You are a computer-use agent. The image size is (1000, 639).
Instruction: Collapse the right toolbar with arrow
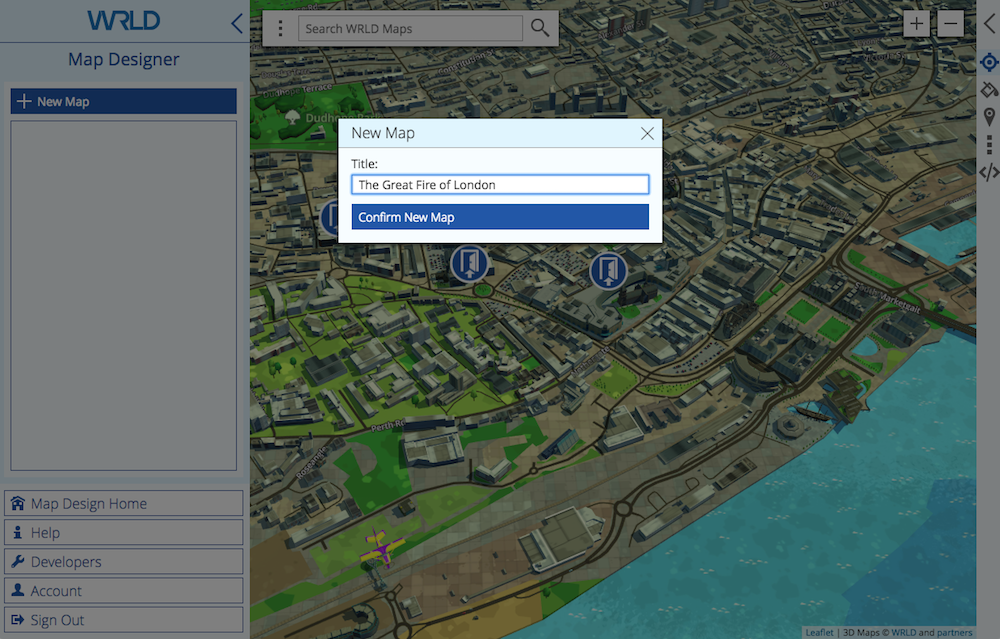click(989, 25)
